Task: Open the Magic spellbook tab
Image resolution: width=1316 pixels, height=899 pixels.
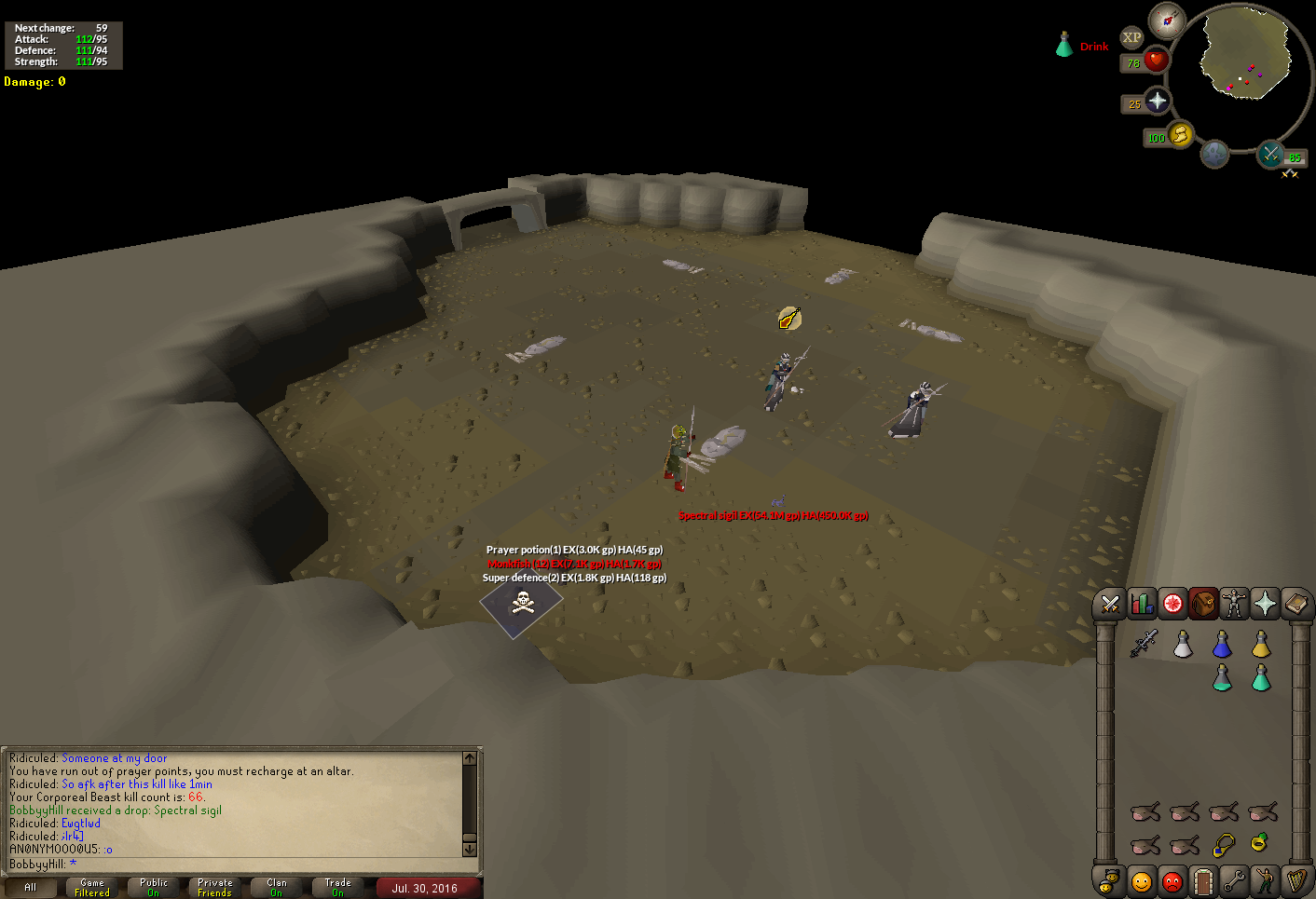Action: pyautogui.click(x=1295, y=605)
